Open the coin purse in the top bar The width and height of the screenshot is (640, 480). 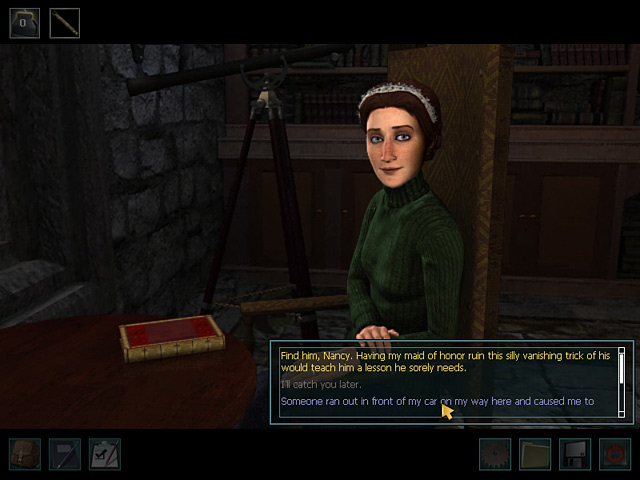point(25,22)
